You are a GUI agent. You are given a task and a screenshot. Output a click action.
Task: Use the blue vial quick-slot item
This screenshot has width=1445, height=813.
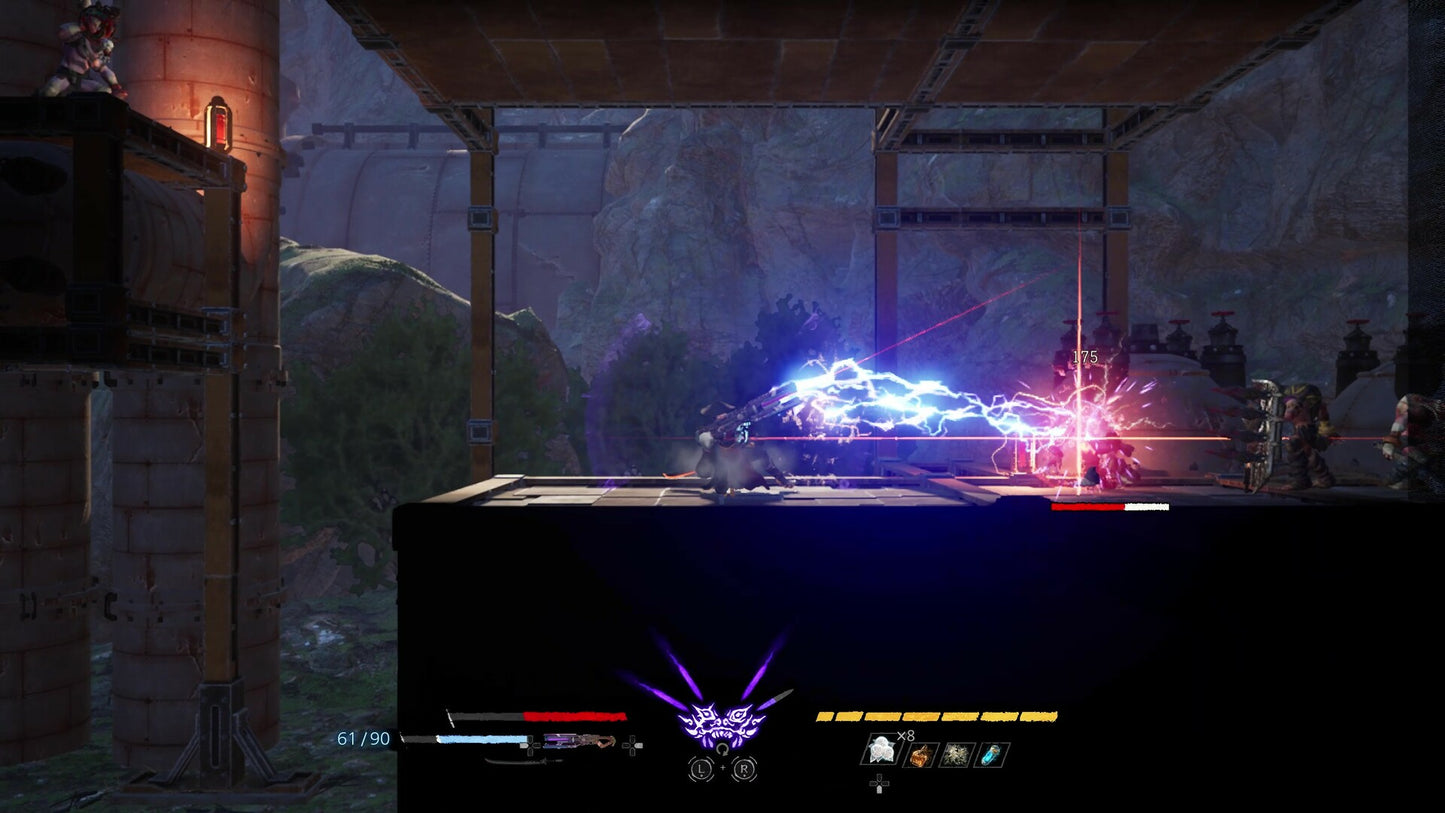pos(992,755)
